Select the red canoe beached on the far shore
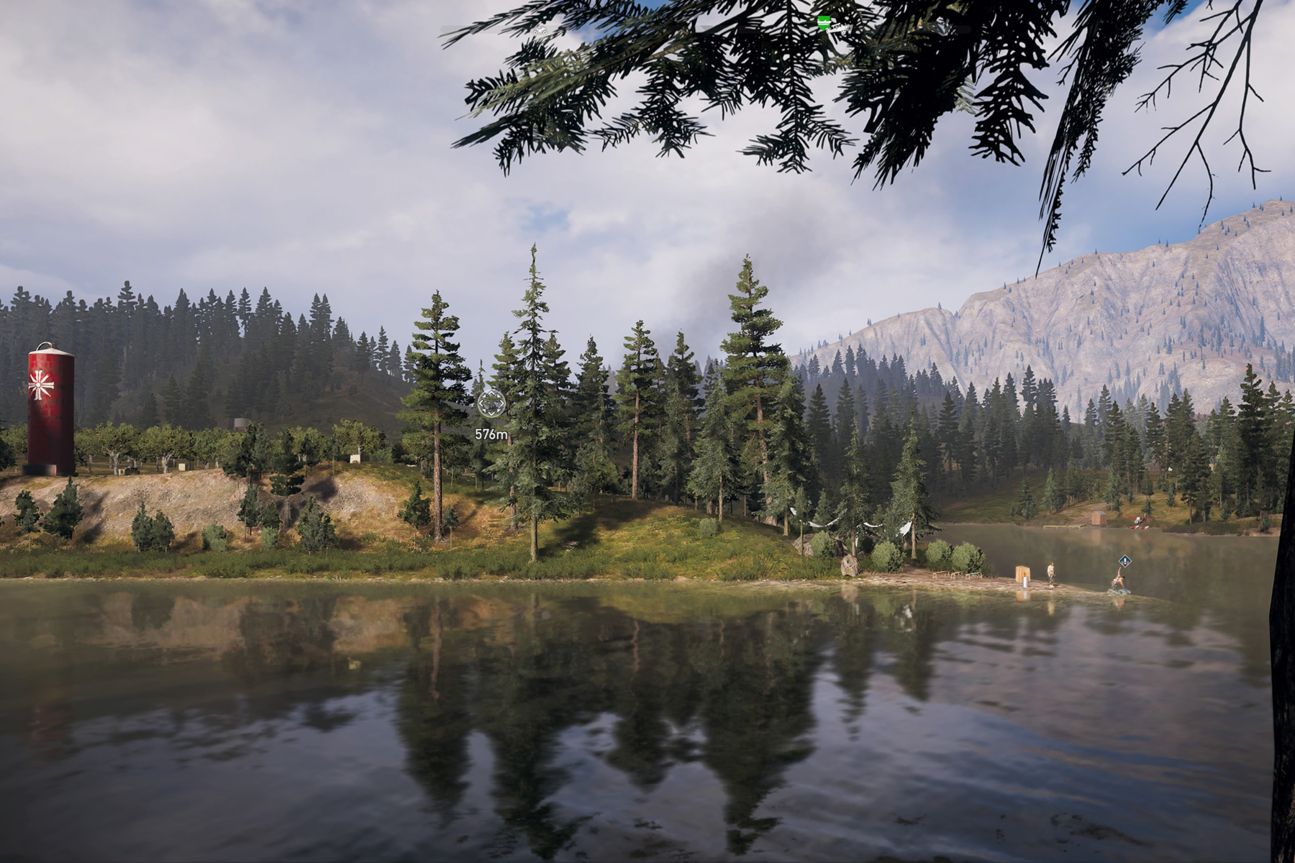Viewport: 1295px width, 863px height. tap(1138, 525)
